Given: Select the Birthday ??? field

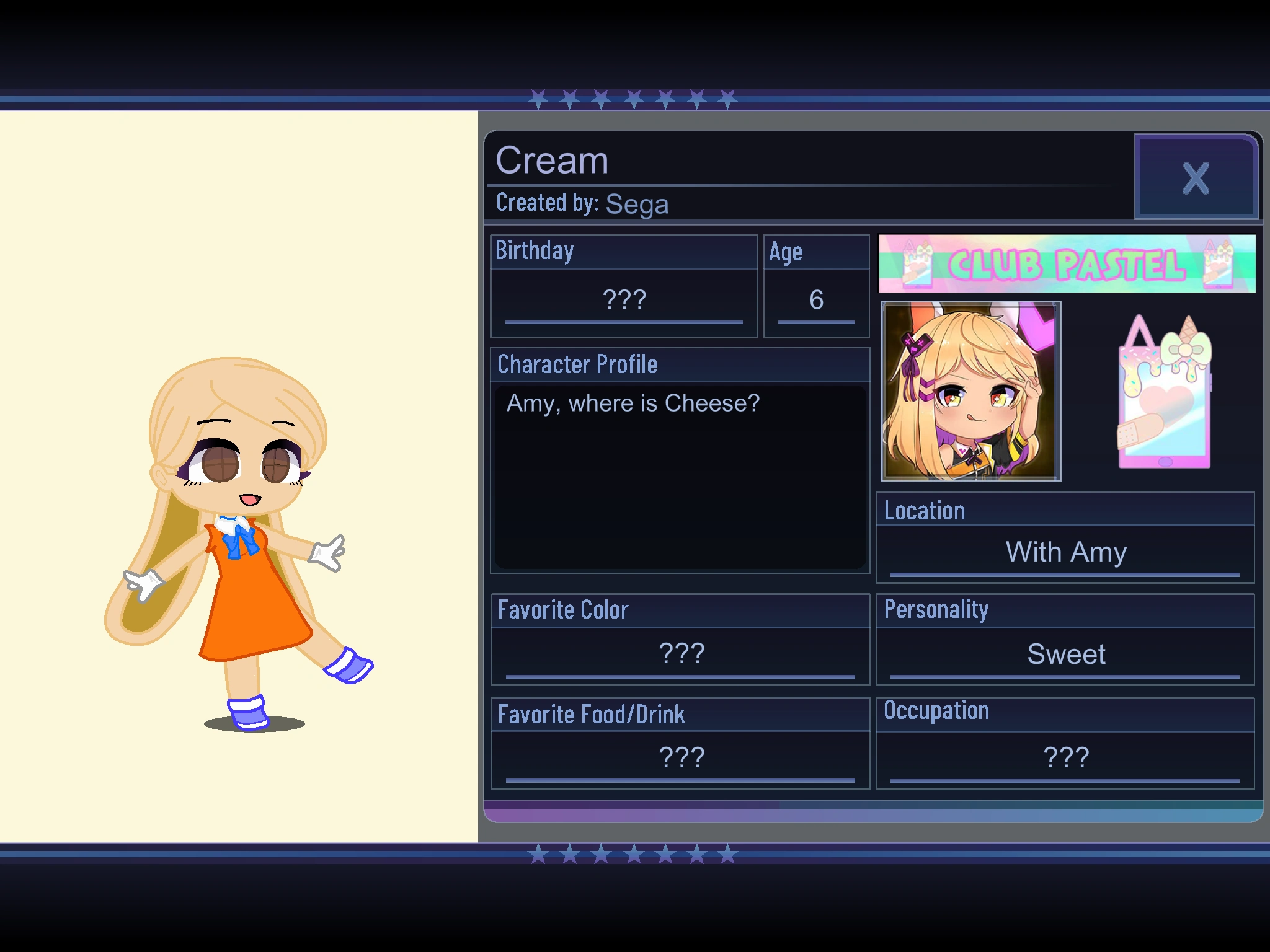Looking at the screenshot, I should (623, 299).
